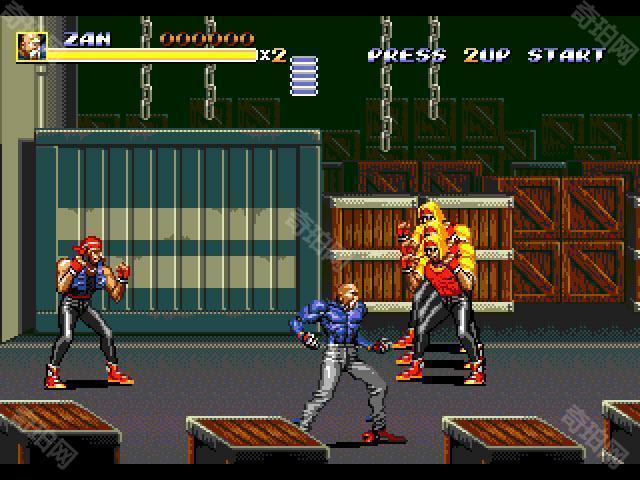Viewport: 640px width, 480px height.
Task: Click Zan's character portrait icon
Action: tap(31, 46)
